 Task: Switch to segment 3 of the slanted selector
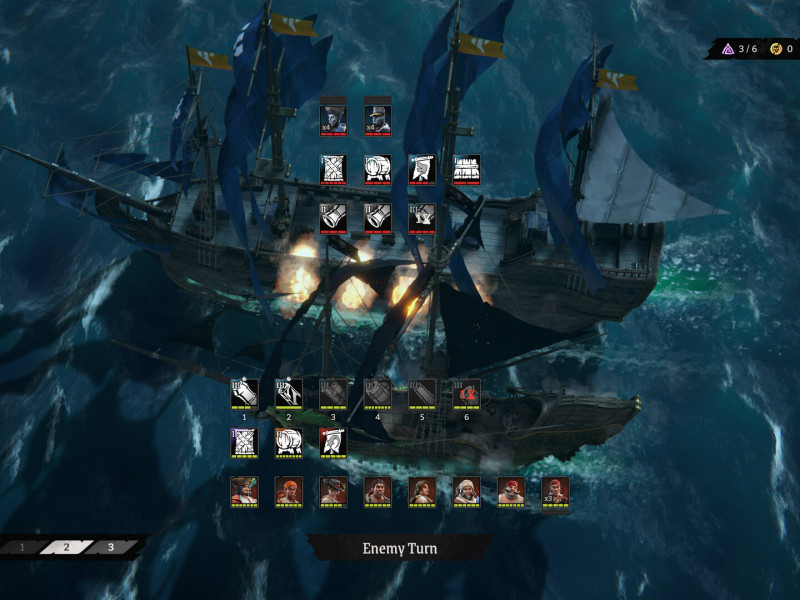tap(110, 547)
